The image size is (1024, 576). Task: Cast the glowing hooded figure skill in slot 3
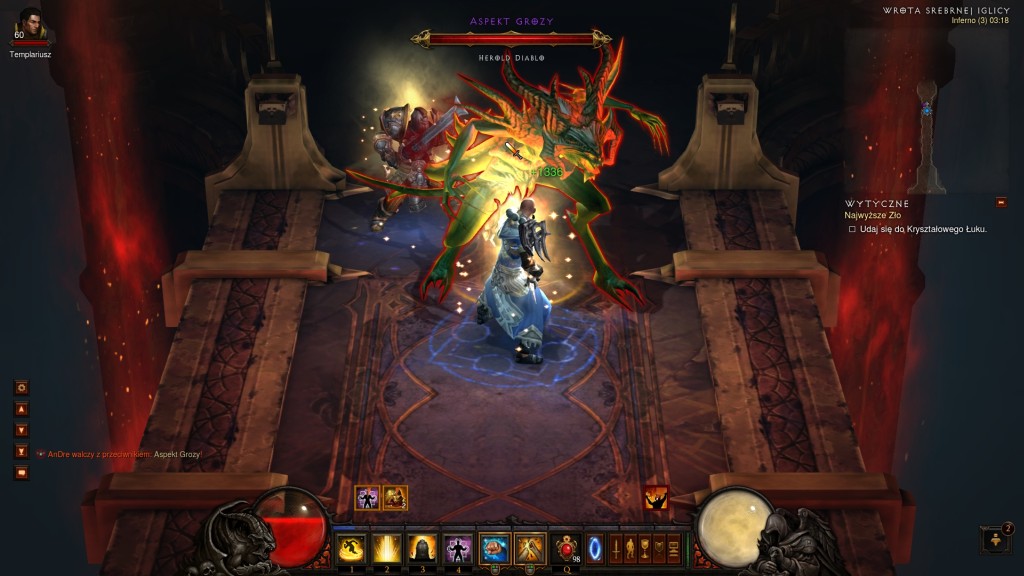(x=421, y=548)
